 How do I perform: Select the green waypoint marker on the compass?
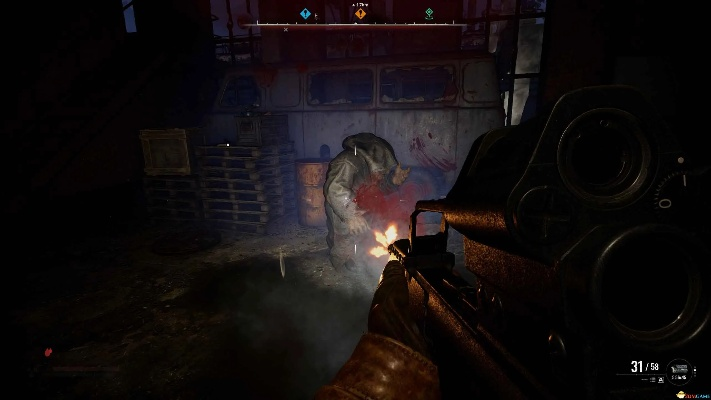[x=429, y=14]
